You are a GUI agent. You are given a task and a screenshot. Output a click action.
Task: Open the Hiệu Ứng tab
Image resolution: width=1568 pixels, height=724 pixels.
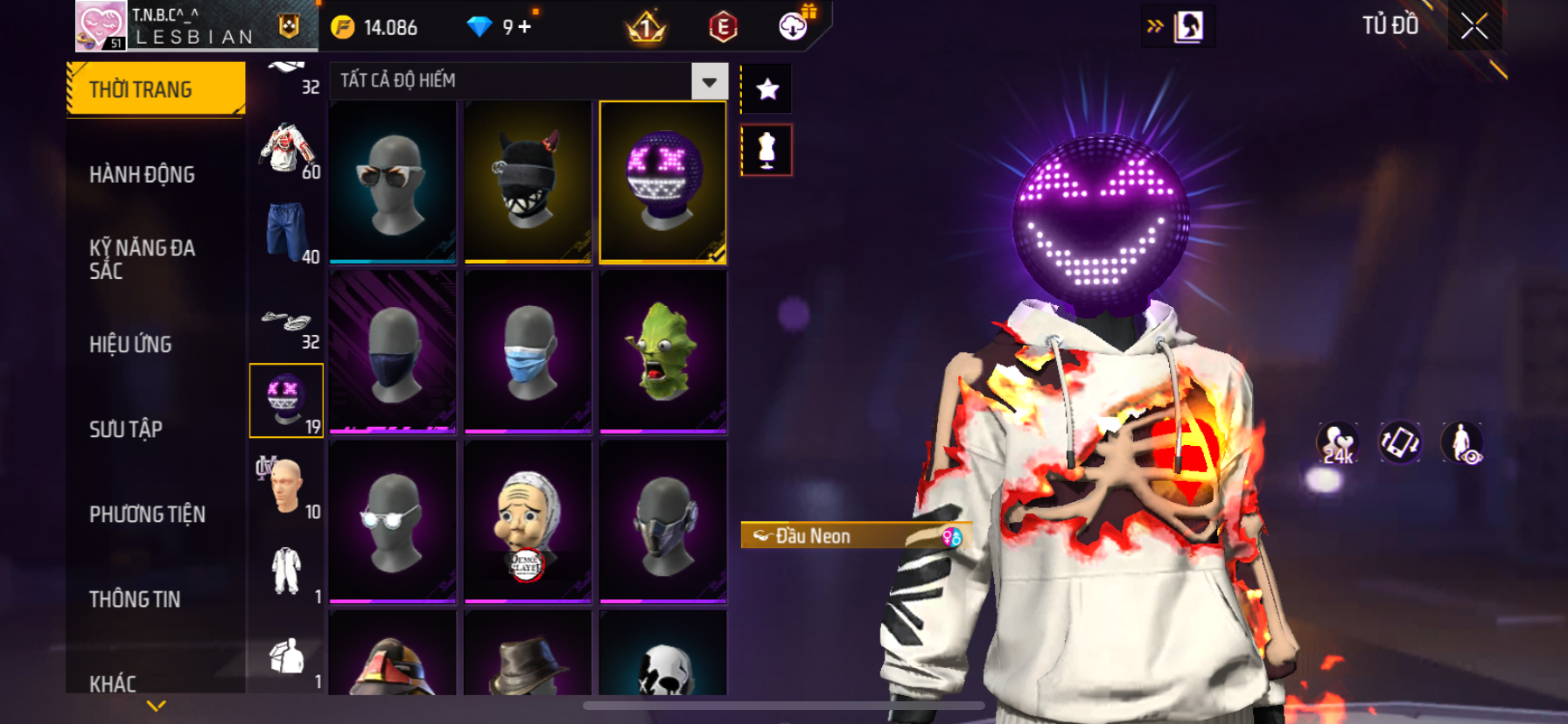[130, 345]
